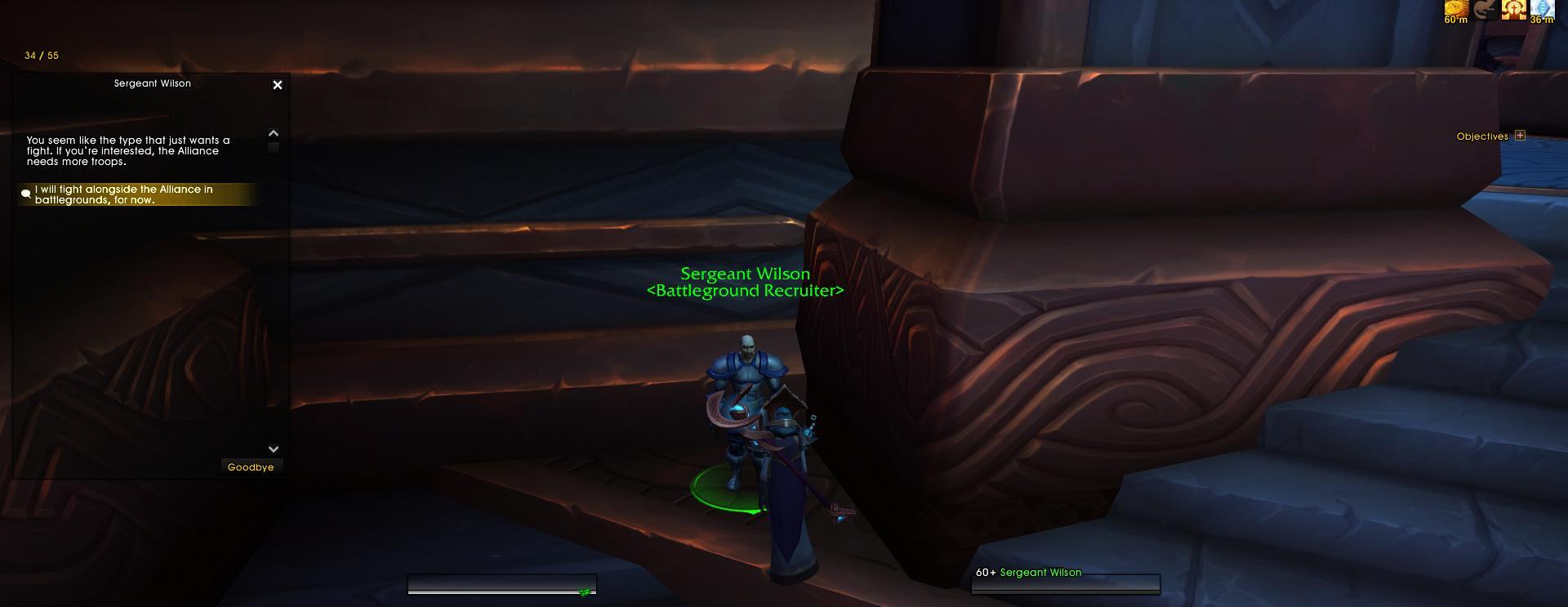Select the orange cross emblem buff icon

[x=1513, y=9]
